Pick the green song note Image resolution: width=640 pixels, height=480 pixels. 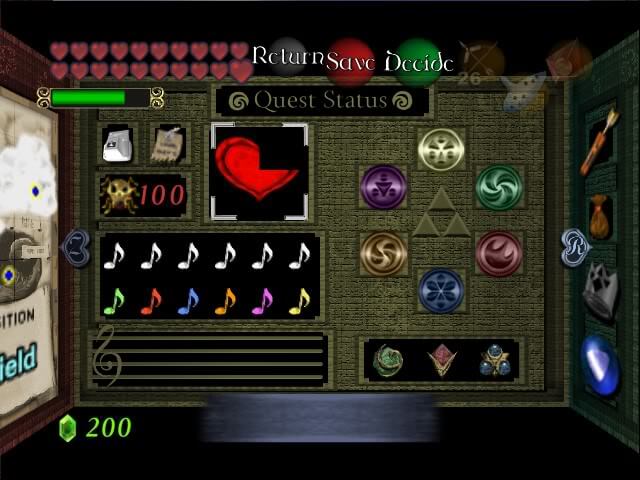coord(114,300)
